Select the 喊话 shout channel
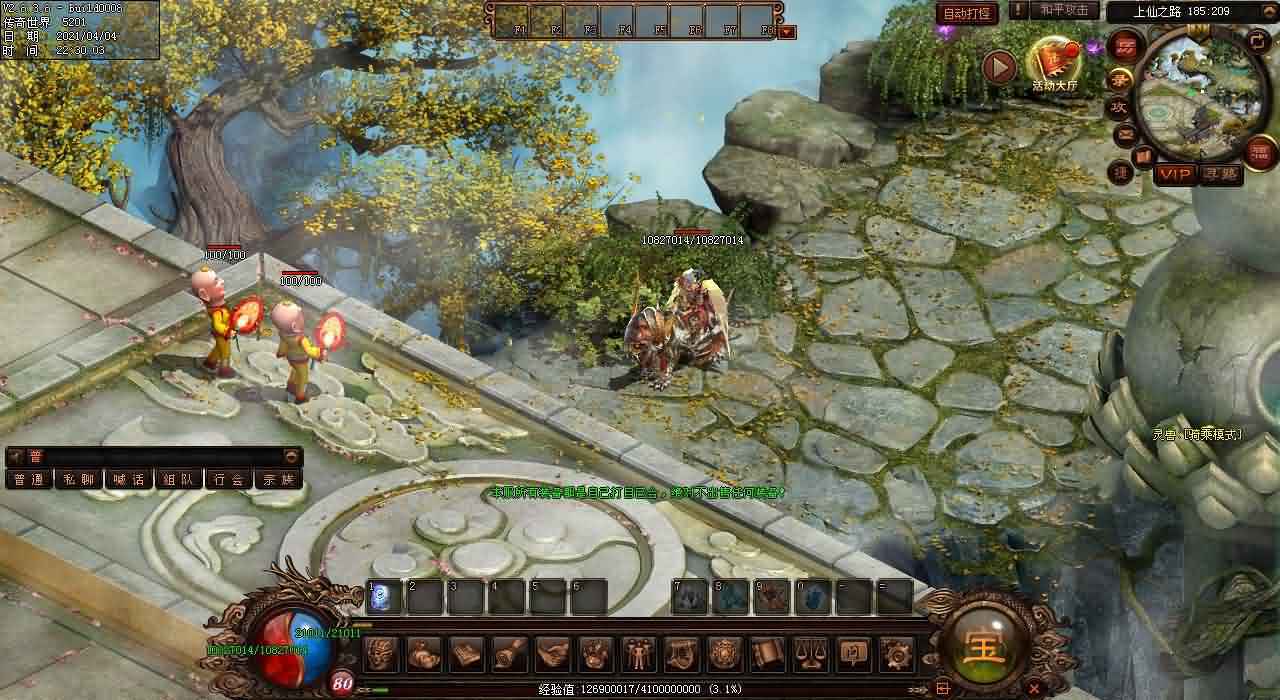 pyautogui.click(x=129, y=480)
